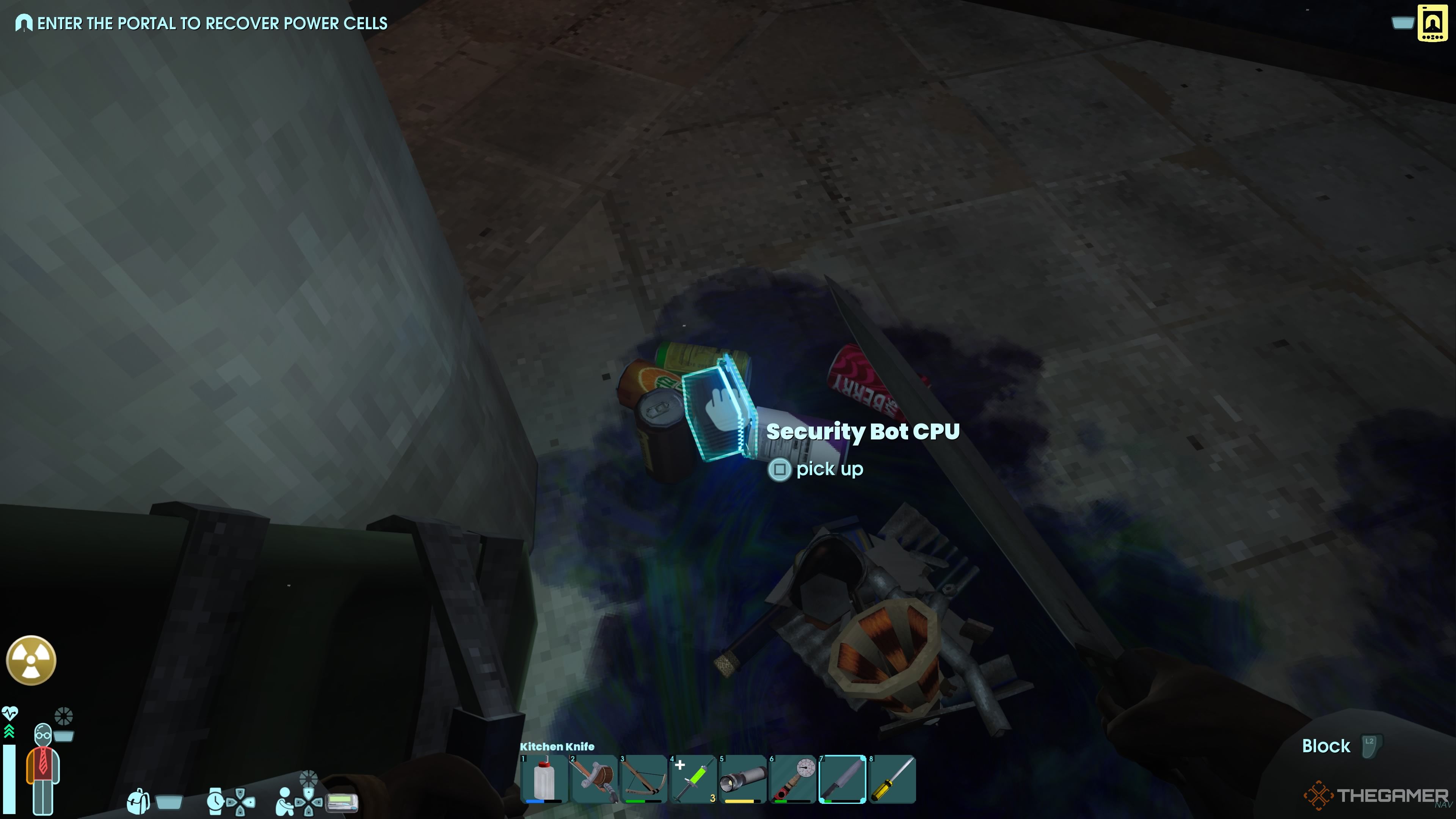Click the wristwatch icon

coord(215,802)
